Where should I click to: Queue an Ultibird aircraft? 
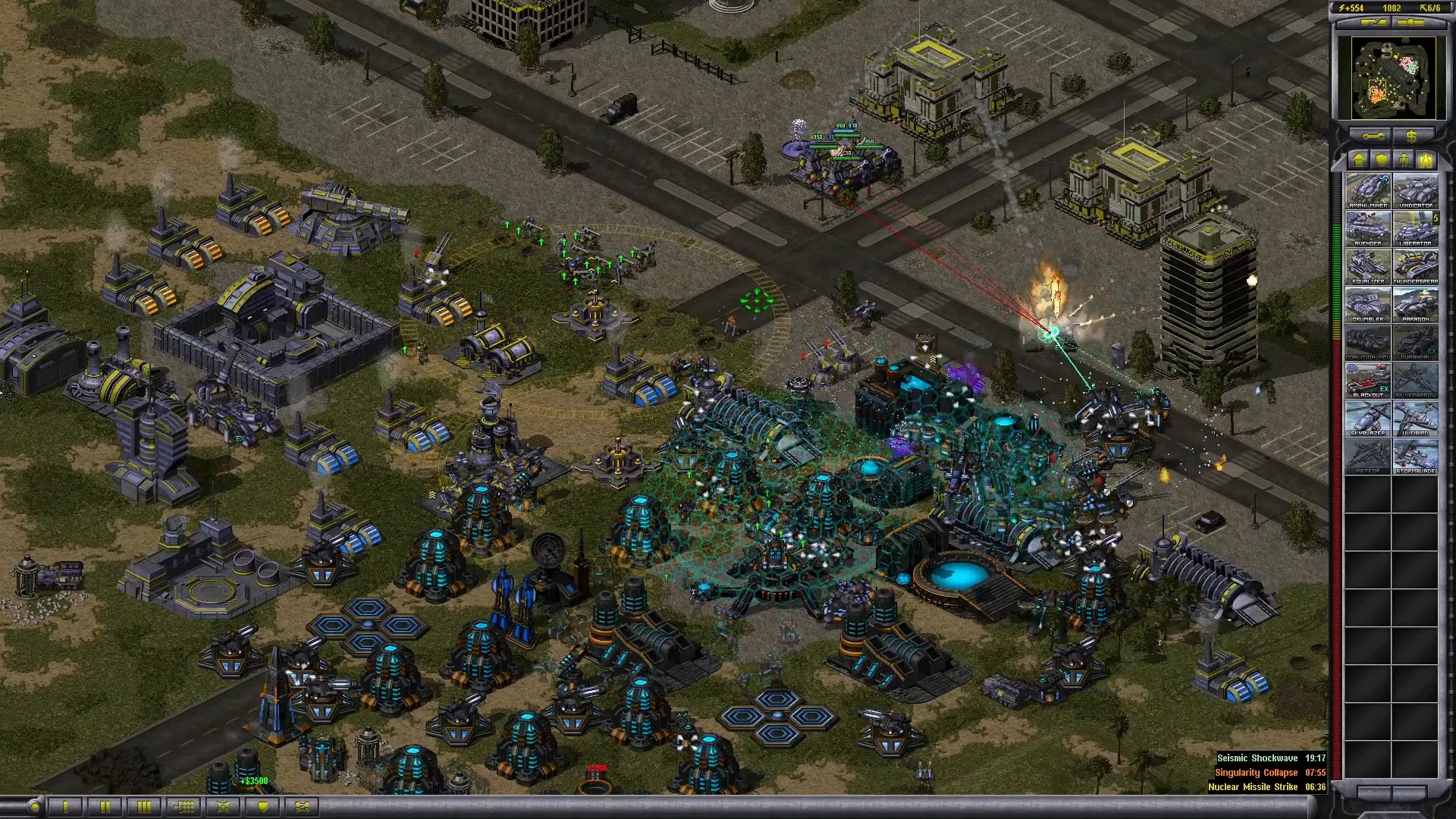tap(1415, 418)
